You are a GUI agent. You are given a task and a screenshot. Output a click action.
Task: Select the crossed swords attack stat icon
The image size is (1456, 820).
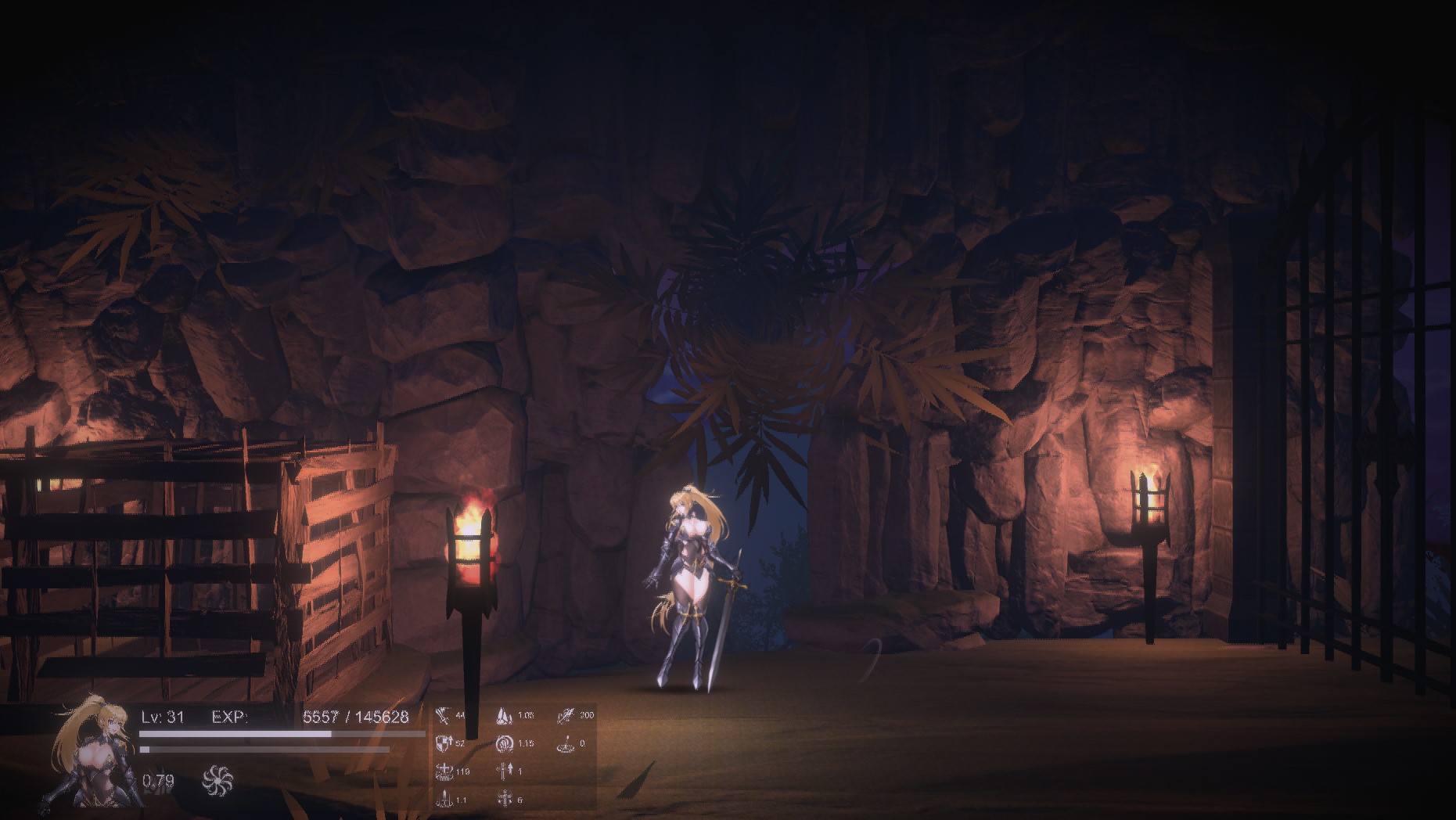point(444,715)
